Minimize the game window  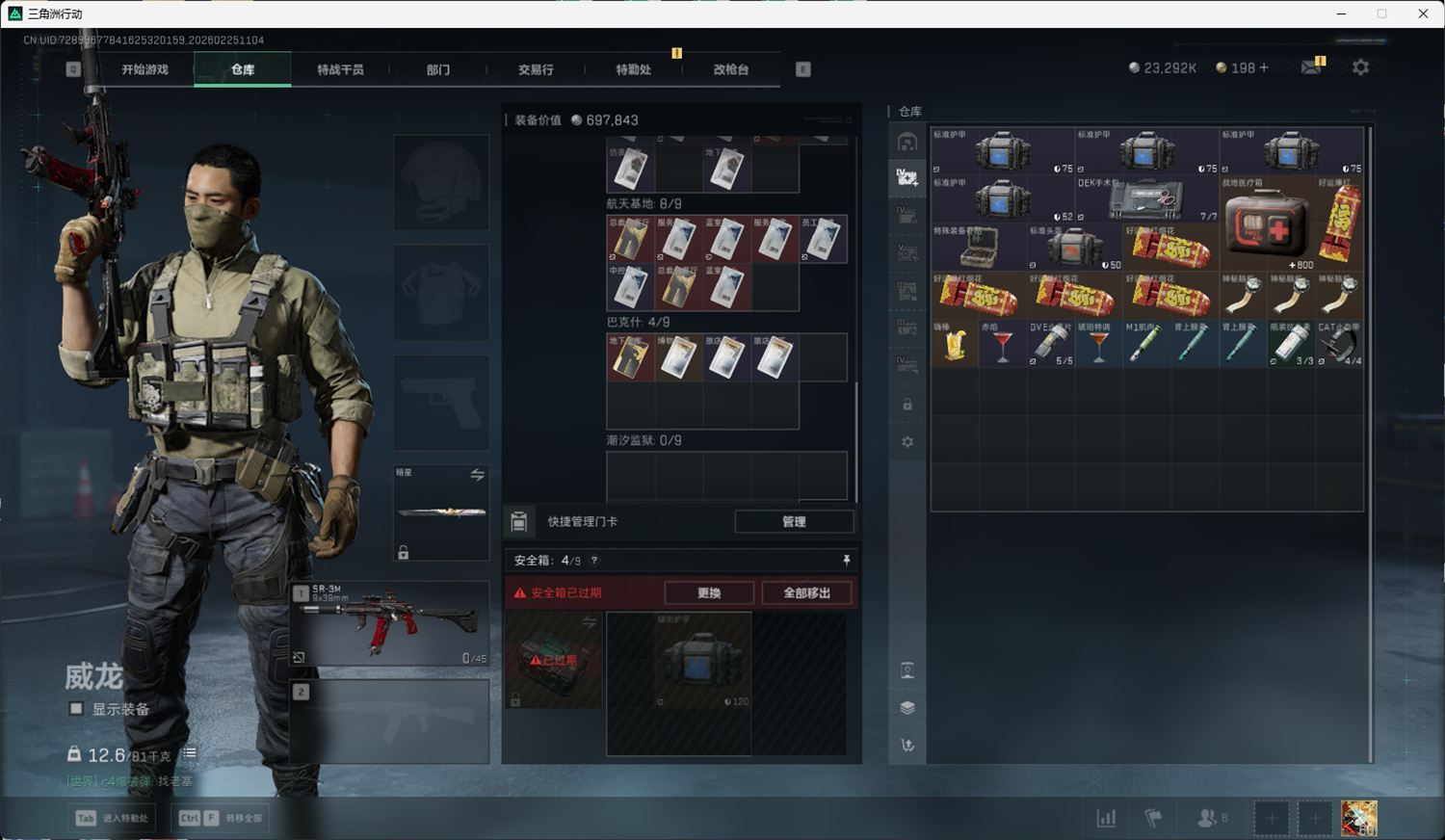(x=1341, y=13)
